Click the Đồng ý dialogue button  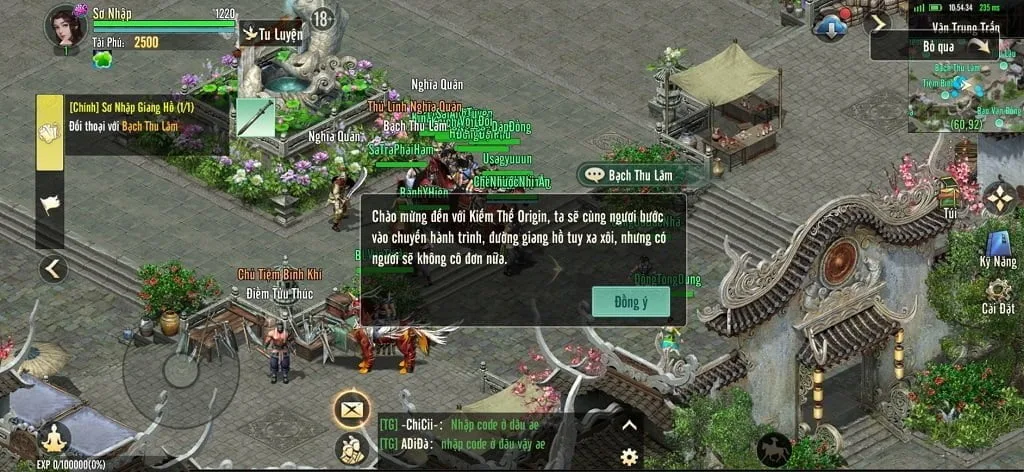(x=630, y=301)
